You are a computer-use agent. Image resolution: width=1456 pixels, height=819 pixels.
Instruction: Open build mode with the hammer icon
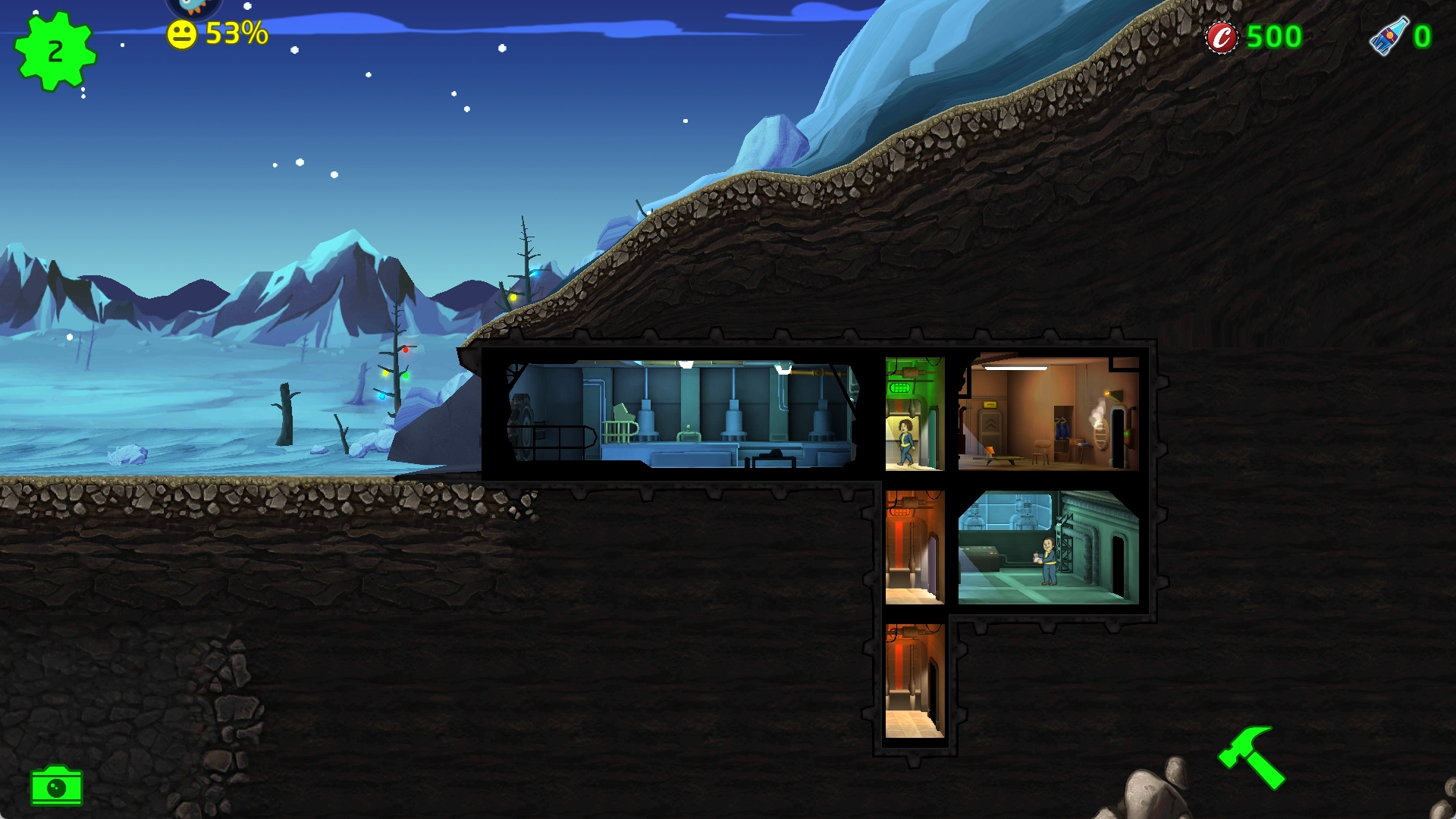pyautogui.click(x=1251, y=758)
